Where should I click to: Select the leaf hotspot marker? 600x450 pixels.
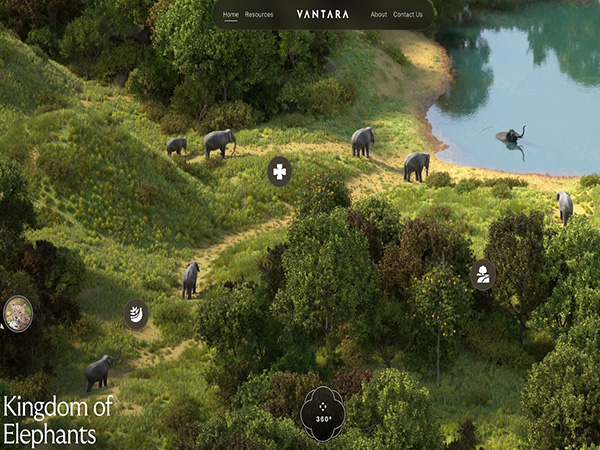click(136, 314)
